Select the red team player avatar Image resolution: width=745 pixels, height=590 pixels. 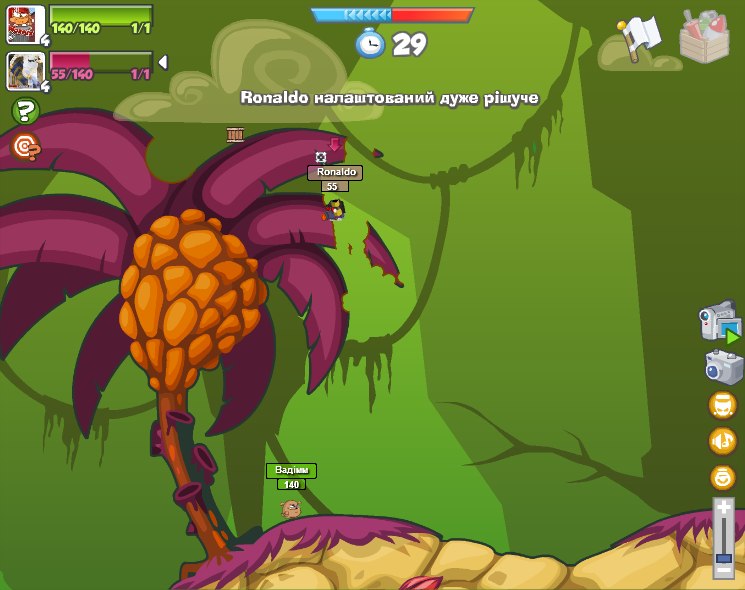(25, 23)
